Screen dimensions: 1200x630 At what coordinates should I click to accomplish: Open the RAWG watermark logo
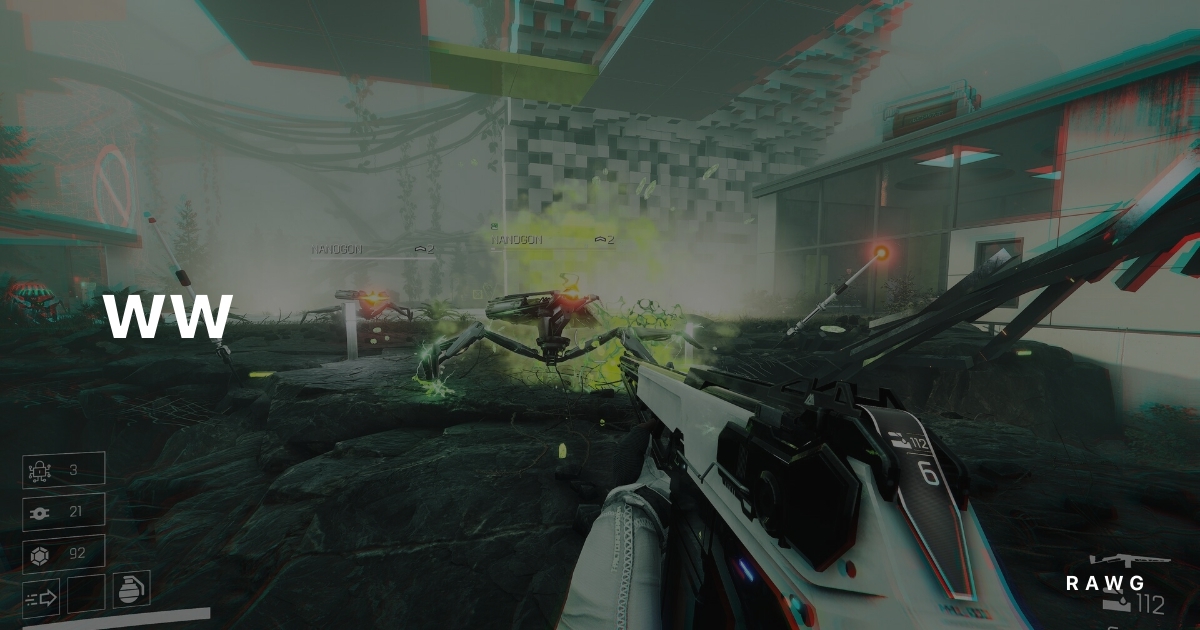1105,583
